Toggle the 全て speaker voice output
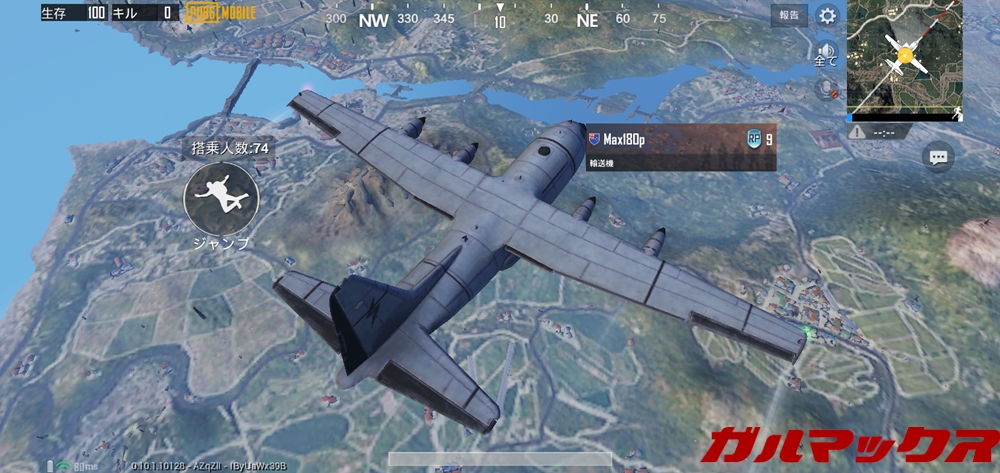 click(826, 52)
